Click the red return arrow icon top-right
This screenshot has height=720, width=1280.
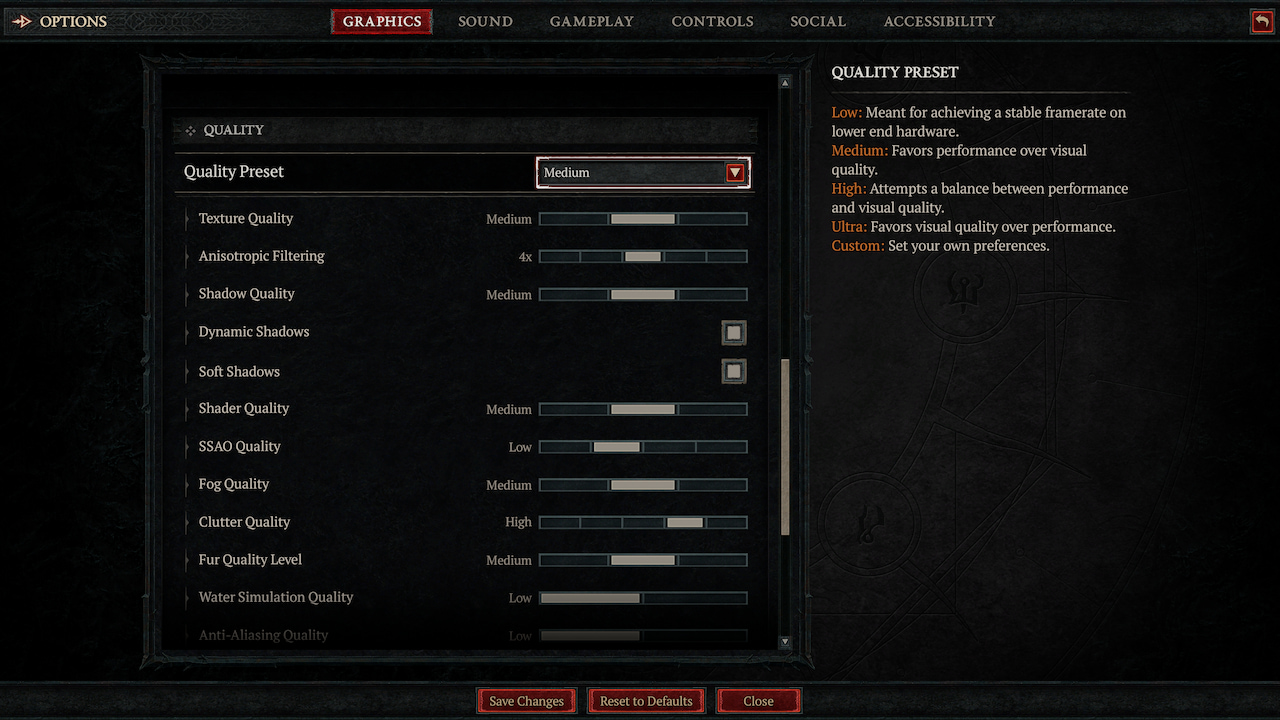coord(1261,20)
